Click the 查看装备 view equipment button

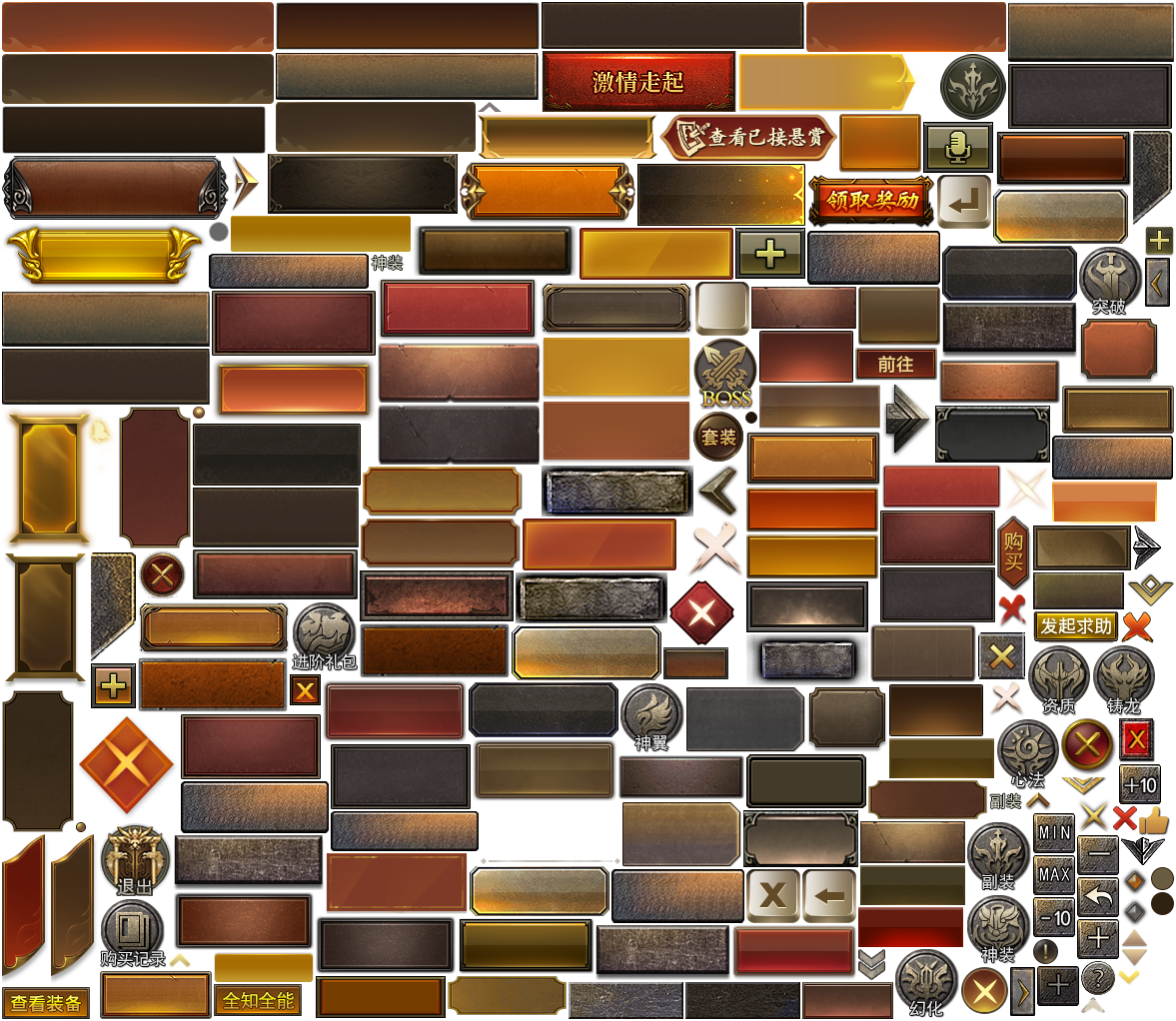[x=46, y=1003]
